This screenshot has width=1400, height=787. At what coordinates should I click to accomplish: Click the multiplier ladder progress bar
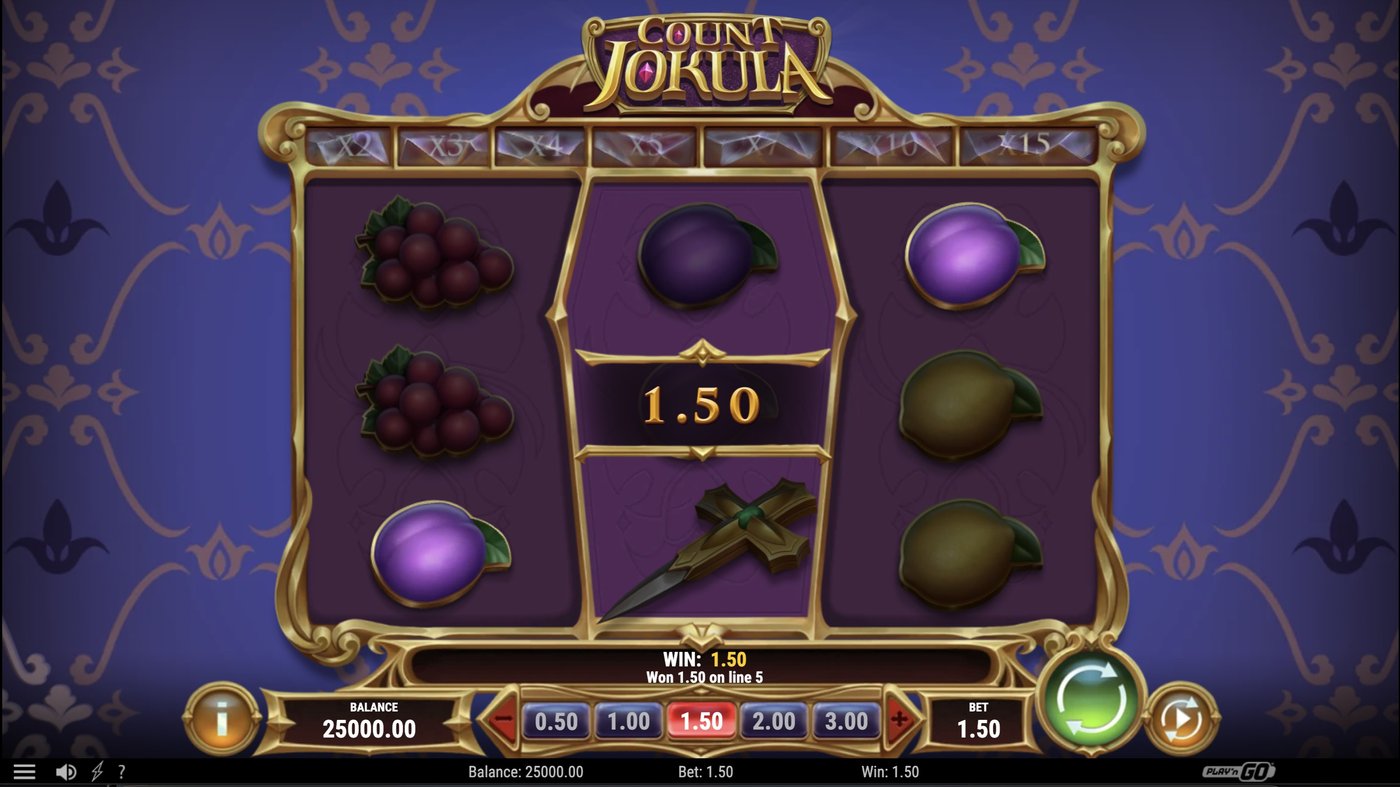[700, 144]
